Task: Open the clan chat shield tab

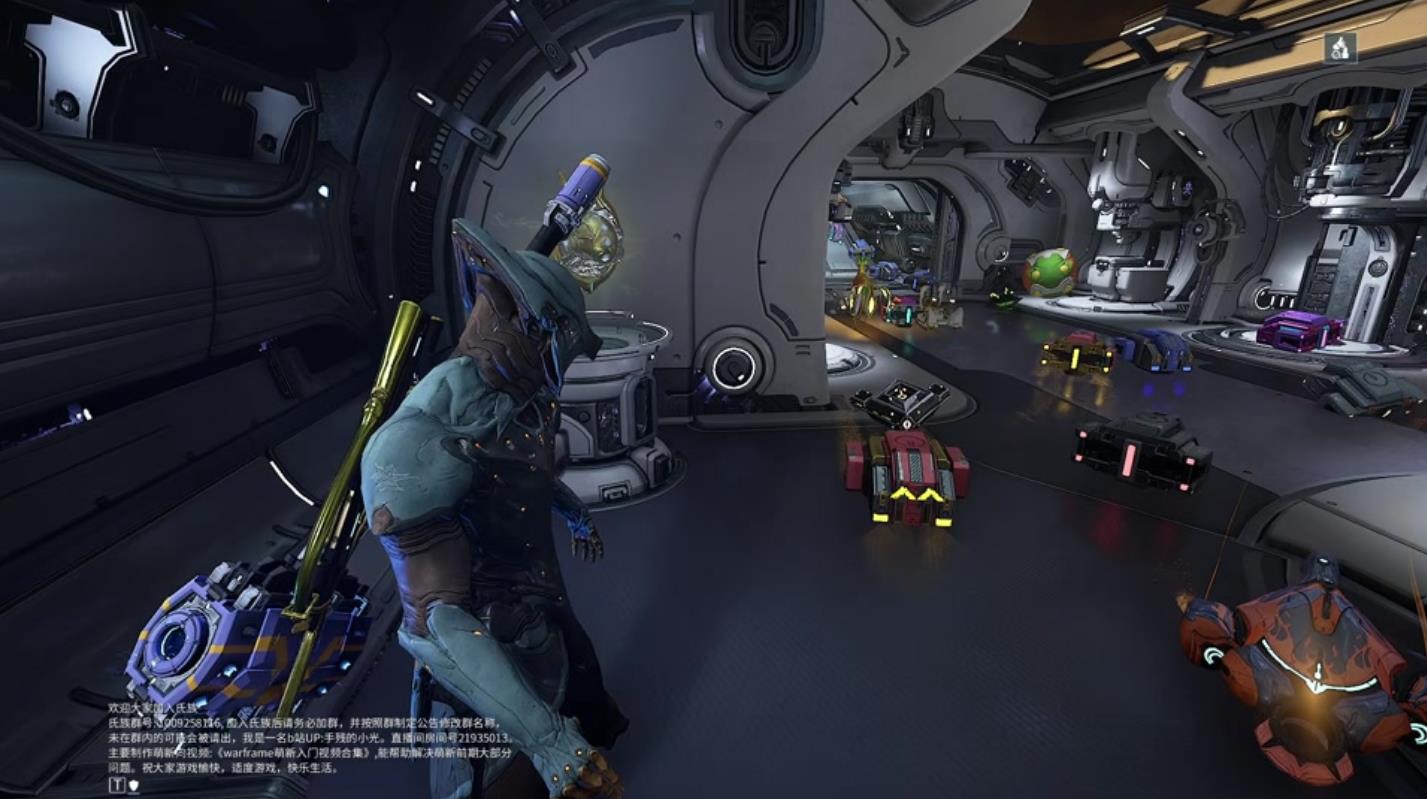Action: (x=133, y=785)
